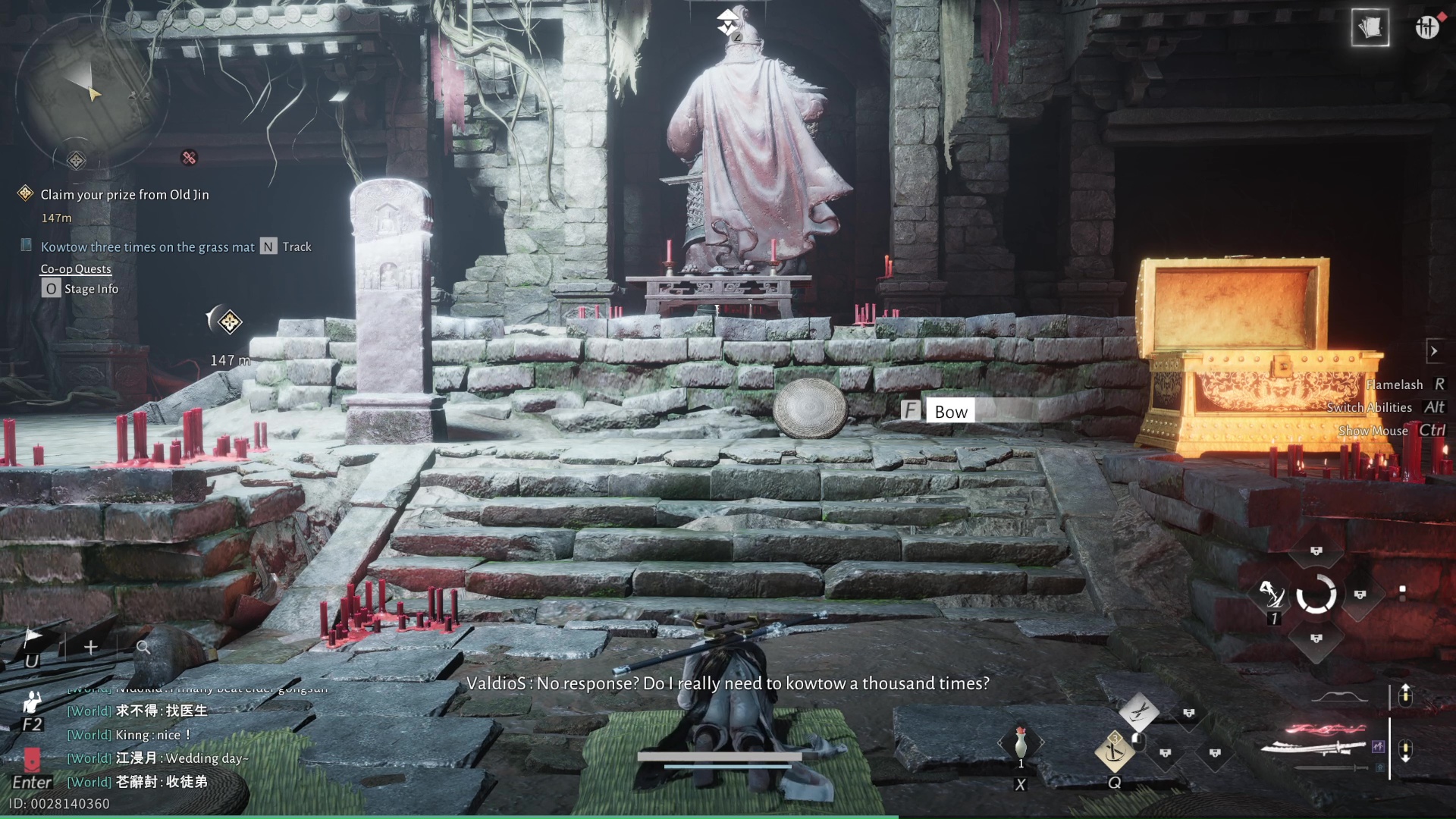The width and height of the screenshot is (1456, 819).
Task: Click the crossed-link icon under the minimap
Action: (189, 158)
